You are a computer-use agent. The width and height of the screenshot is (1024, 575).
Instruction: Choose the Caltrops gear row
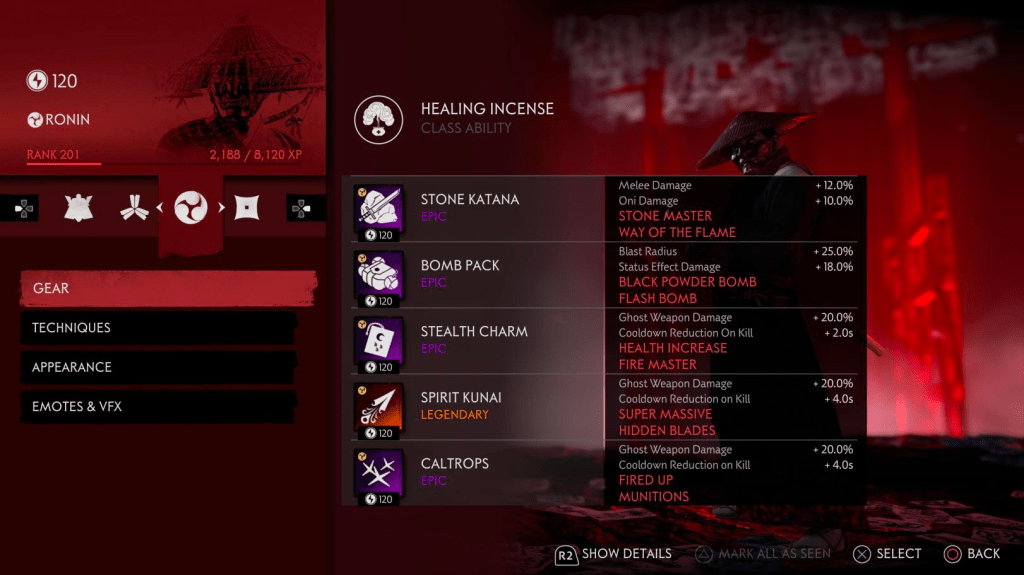click(x=477, y=472)
